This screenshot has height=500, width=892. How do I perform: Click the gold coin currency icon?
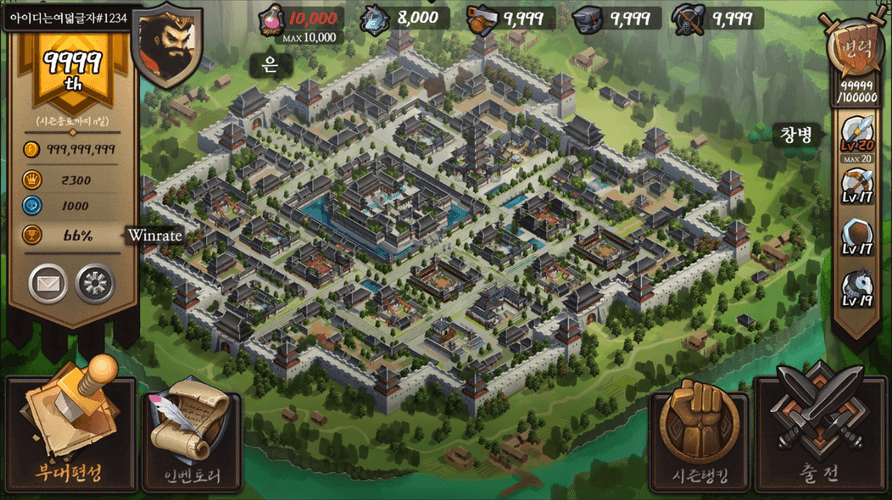coord(31,150)
